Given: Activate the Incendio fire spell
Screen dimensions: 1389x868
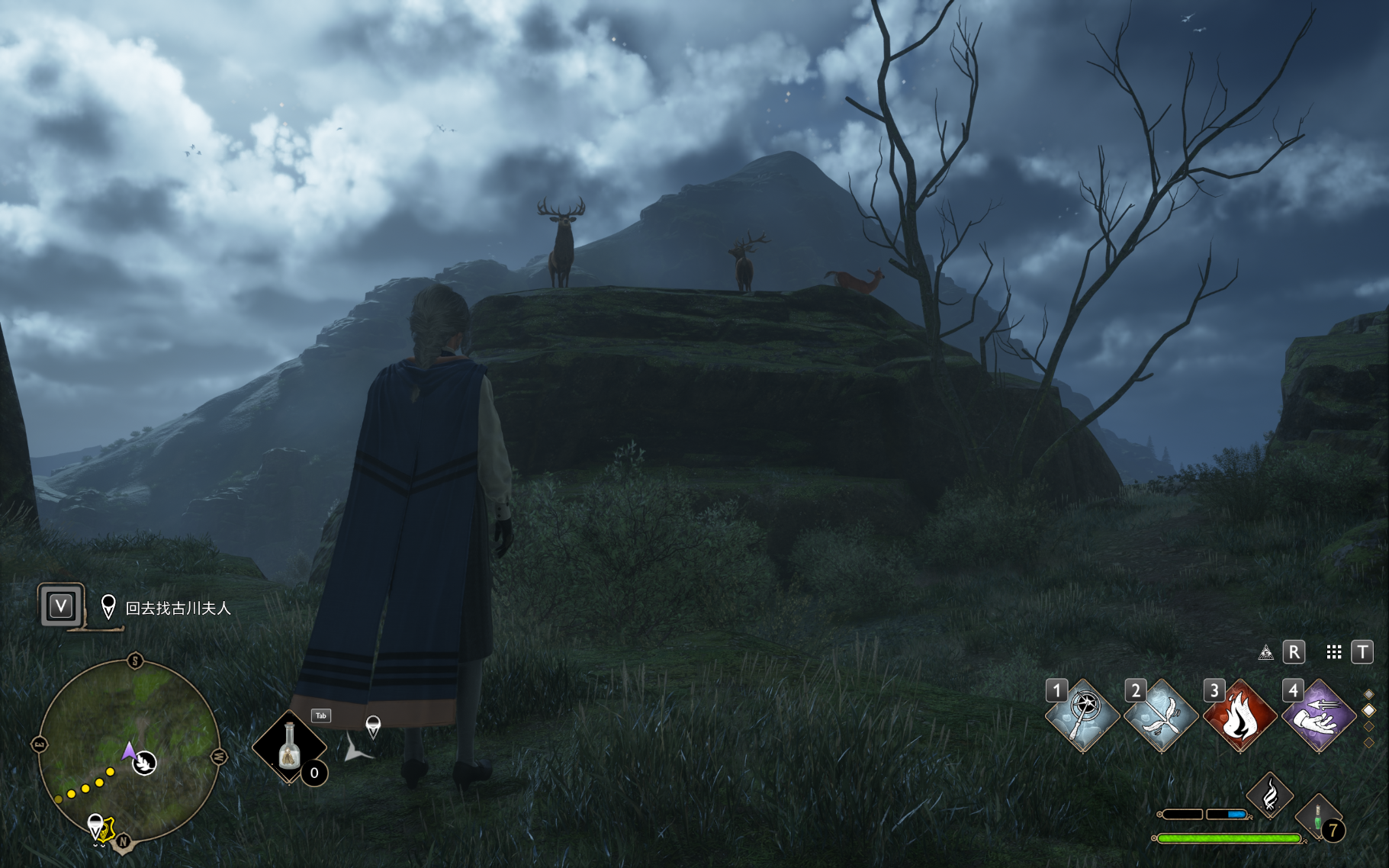Looking at the screenshot, I should pos(1239,715).
